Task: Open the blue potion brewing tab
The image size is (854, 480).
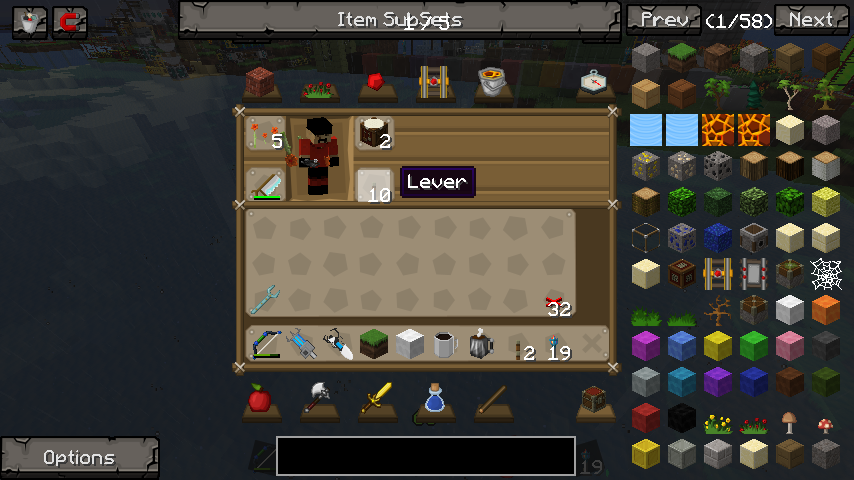Action: coord(433,400)
